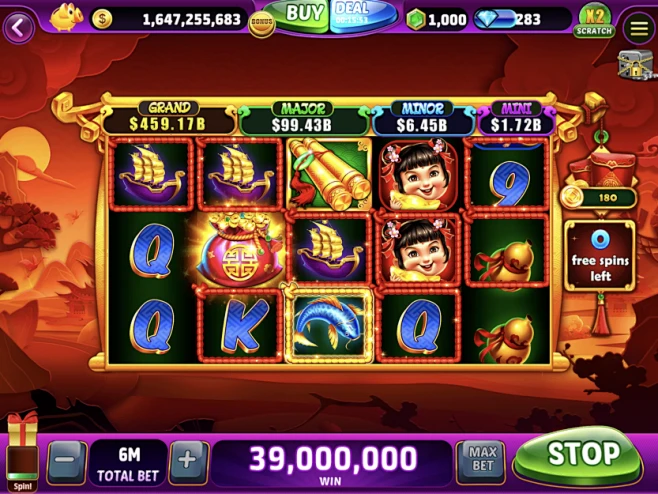Tap the coin balance counter
This screenshot has height=494, width=658.
pyautogui.click(x=180, y=19)
